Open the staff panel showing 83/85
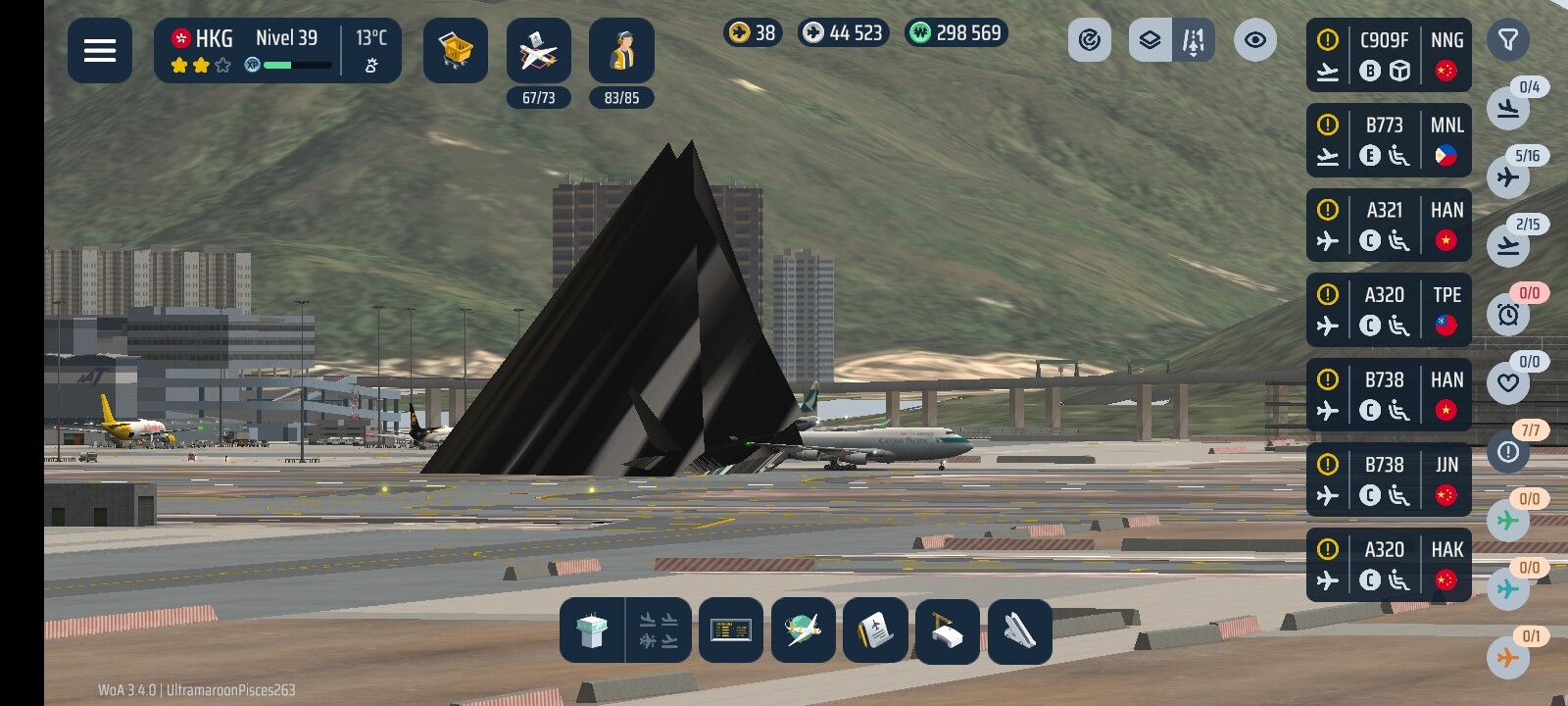Screen dimensions: 1568x706 [x=621, y=51]
